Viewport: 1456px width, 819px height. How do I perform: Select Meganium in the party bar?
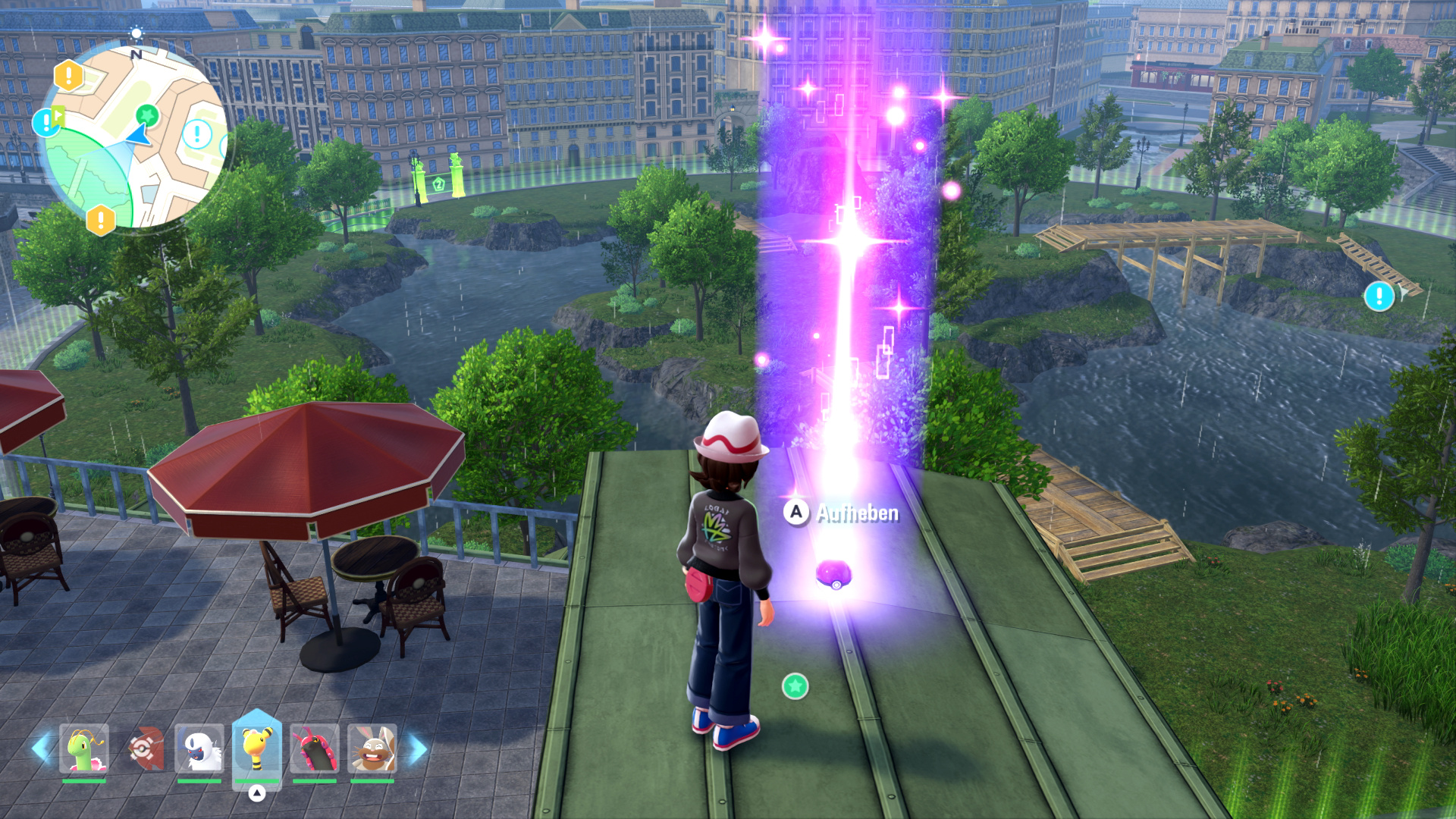click(x=84, y=749)
